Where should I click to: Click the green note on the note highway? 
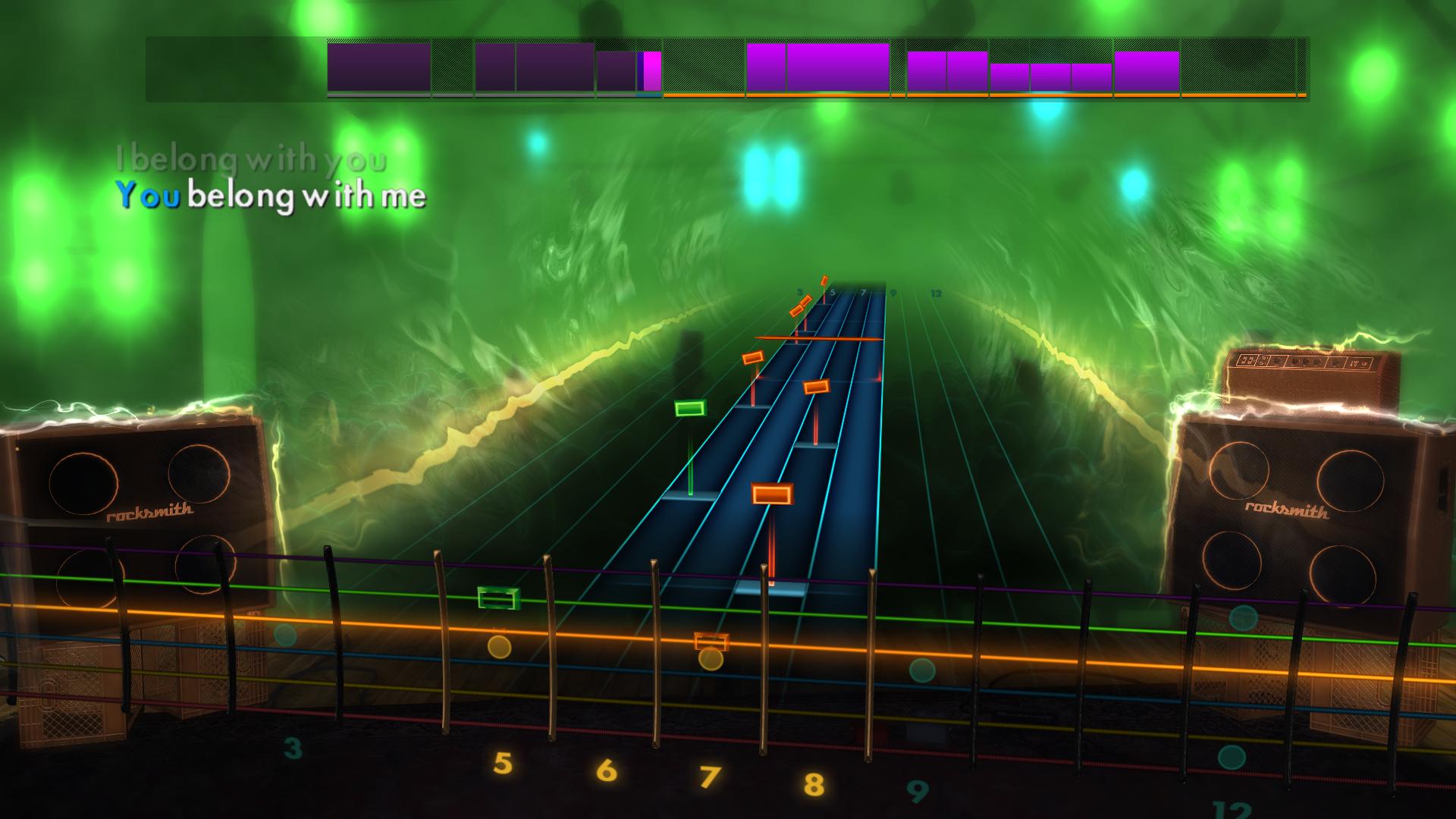[691, 409]
